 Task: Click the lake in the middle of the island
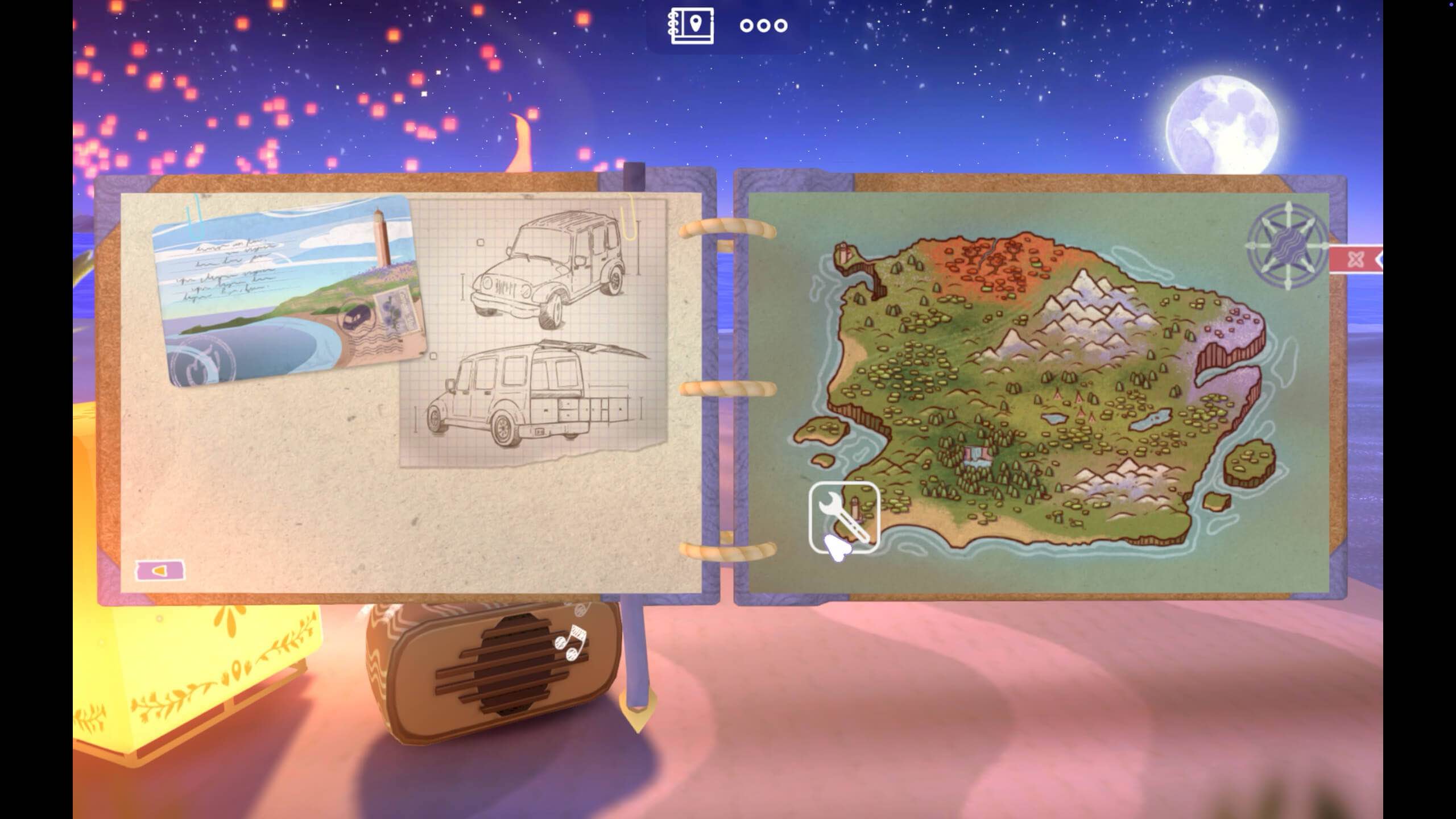click(x=1054, y=419)
